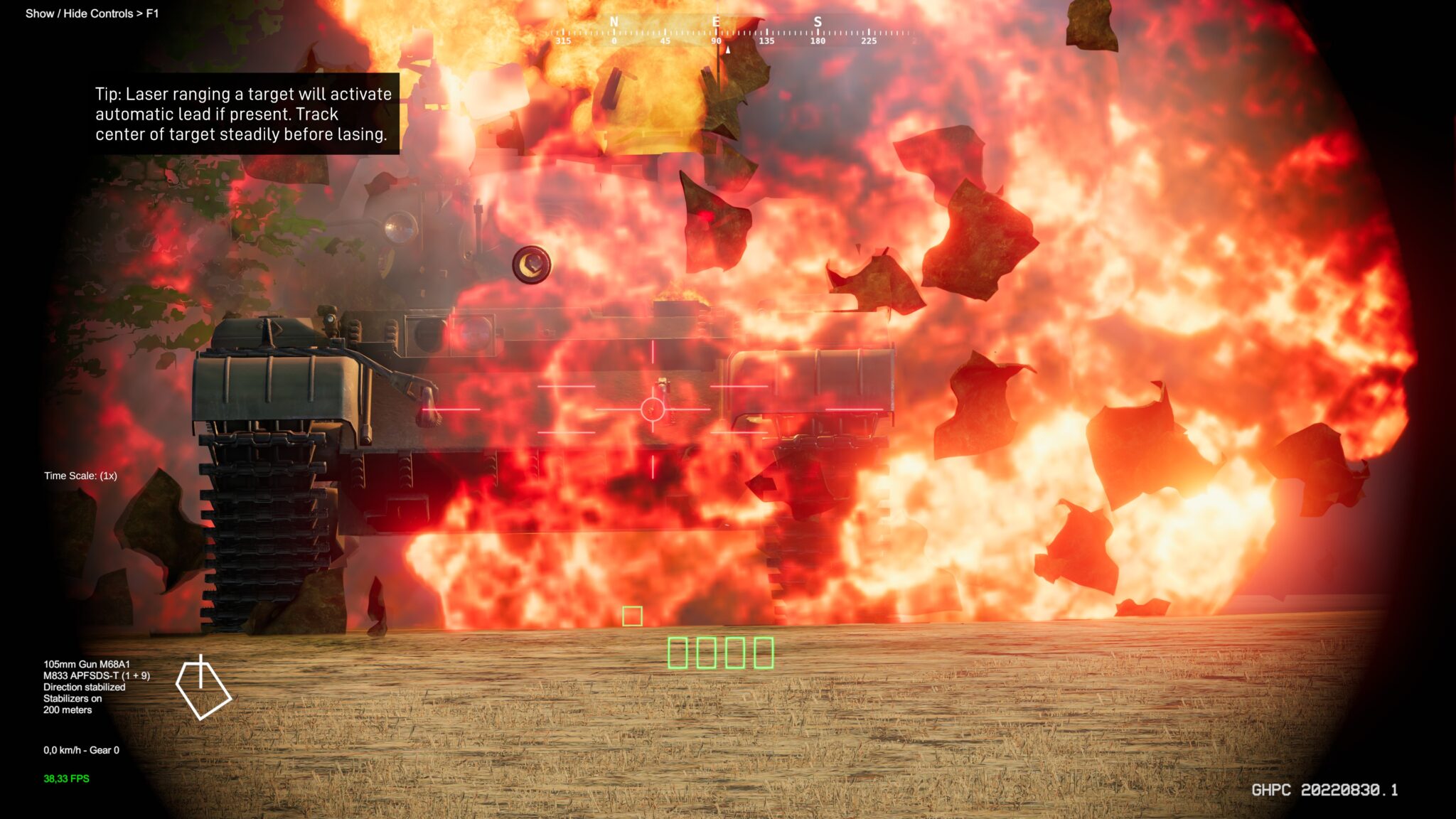1456x819 pixels.
Task: Click the laser ranging tip box
Action: coord(243,114)
